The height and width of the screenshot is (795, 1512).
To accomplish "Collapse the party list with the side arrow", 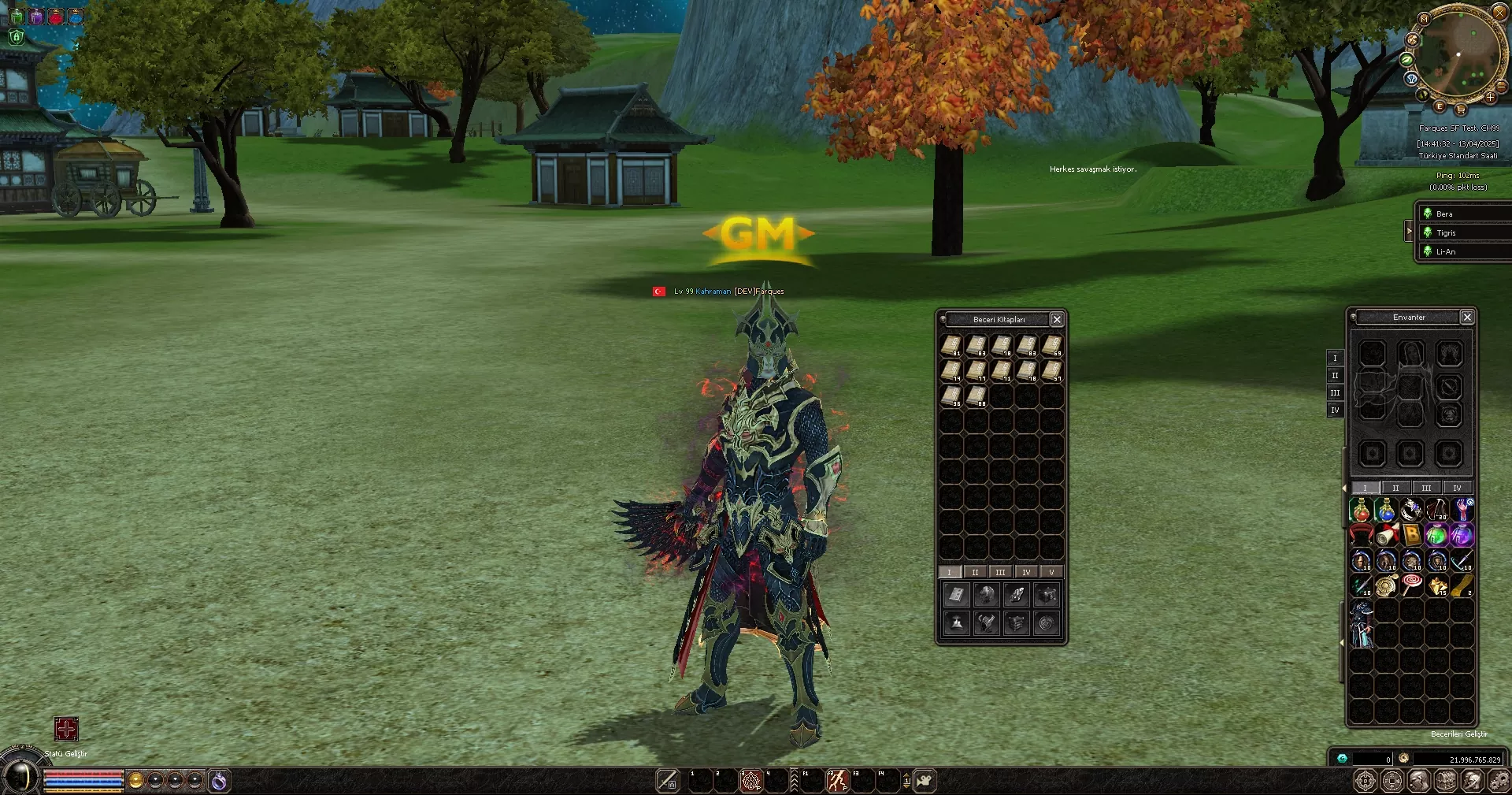I will point(1410,232).
